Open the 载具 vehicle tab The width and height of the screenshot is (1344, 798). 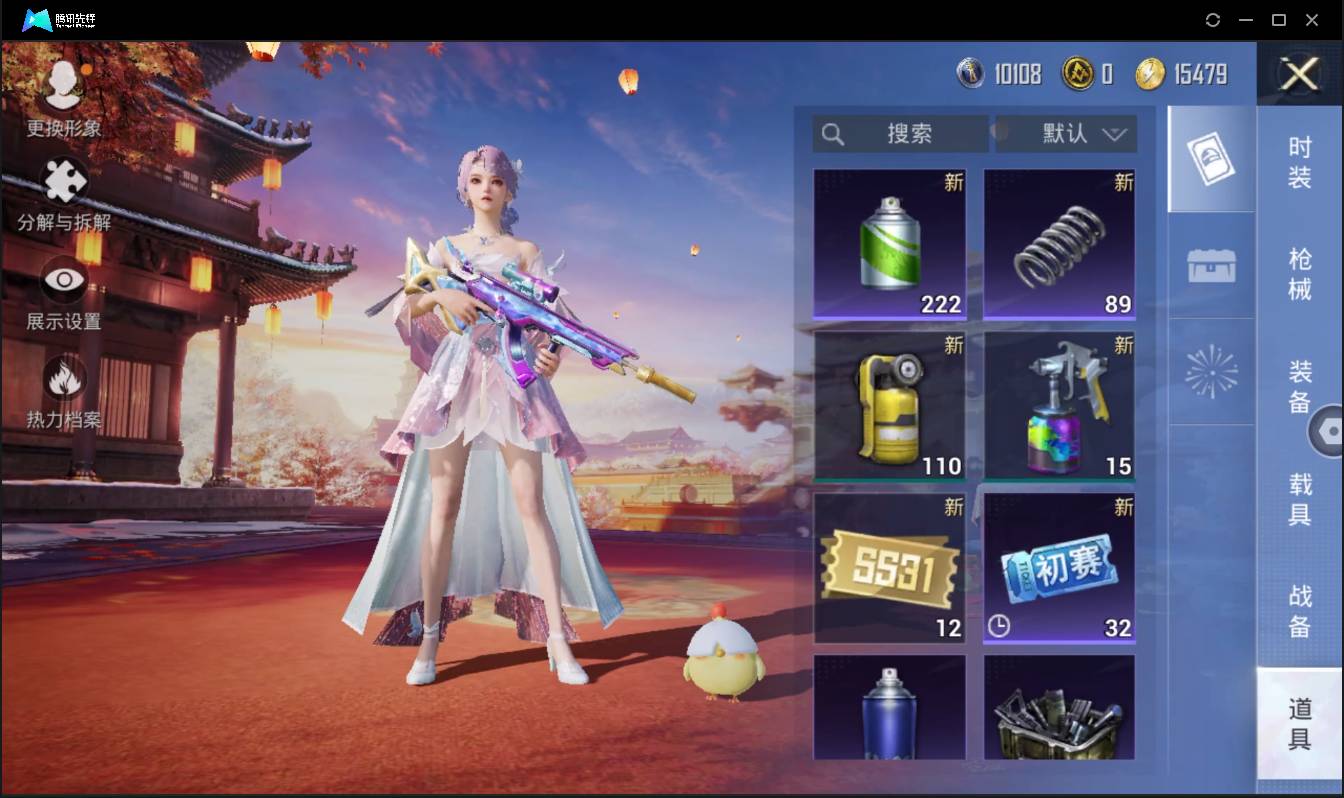point(1297,500)
